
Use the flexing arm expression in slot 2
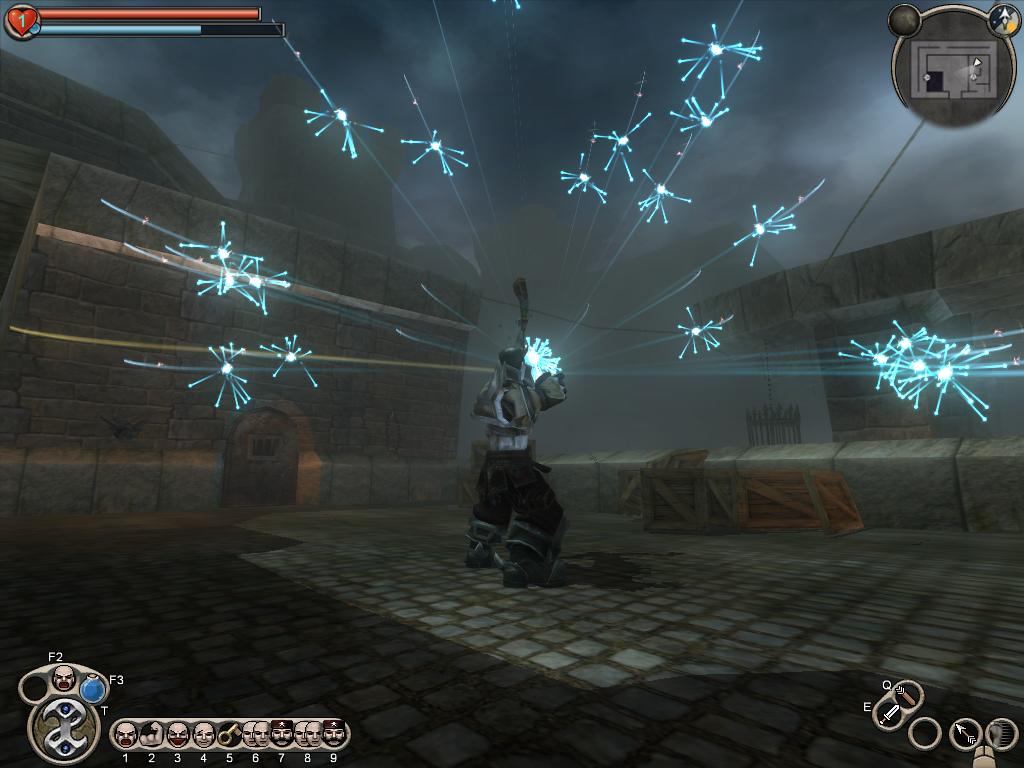click(x=152, y=736)
